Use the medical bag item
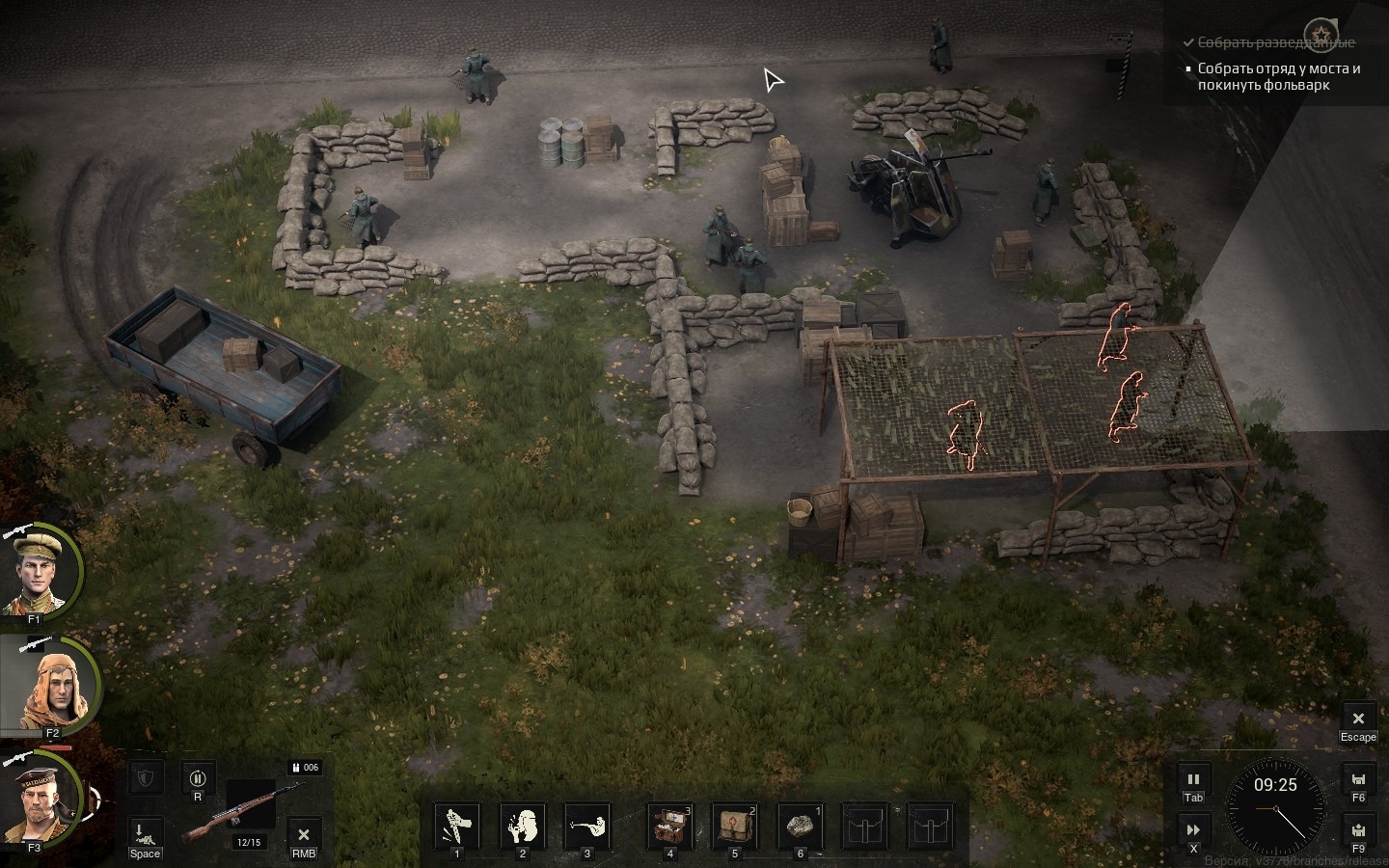This screenshot has height=868, width=1389. (x=734, y=826)
